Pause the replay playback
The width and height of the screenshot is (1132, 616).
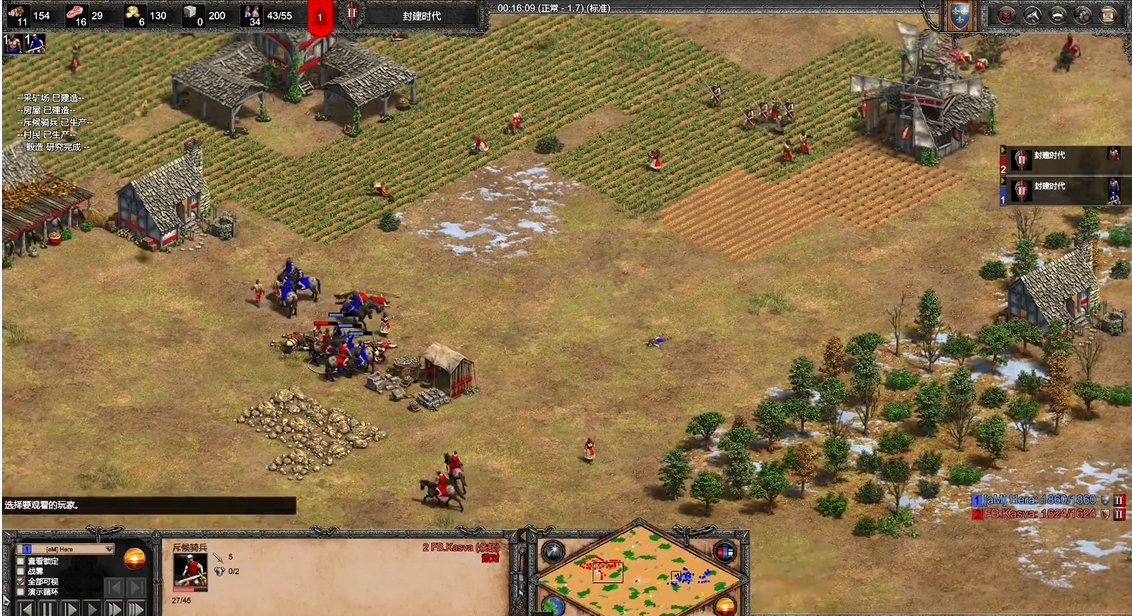46,608
